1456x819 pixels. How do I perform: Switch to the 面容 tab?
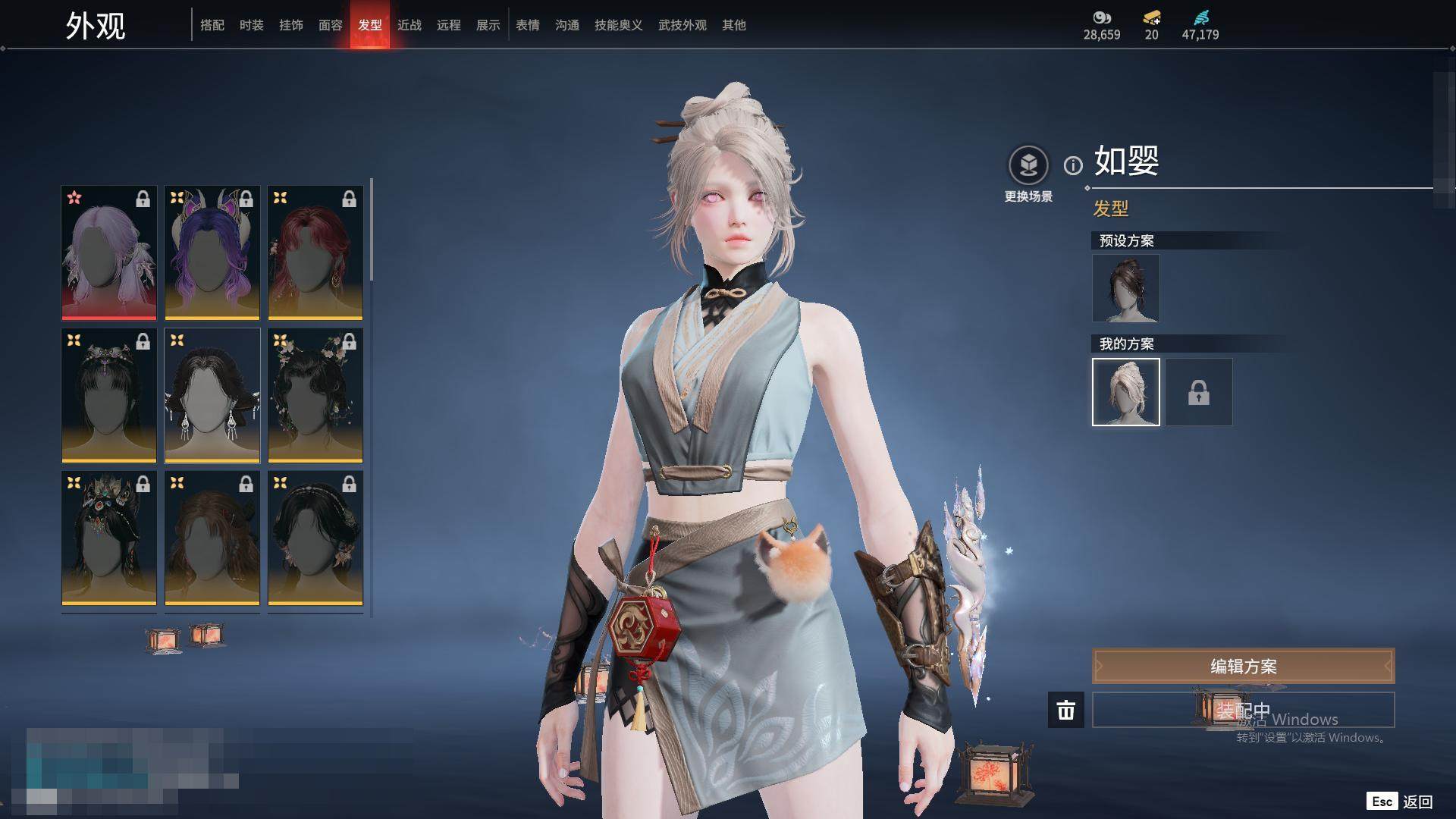(x=331, y=25)
